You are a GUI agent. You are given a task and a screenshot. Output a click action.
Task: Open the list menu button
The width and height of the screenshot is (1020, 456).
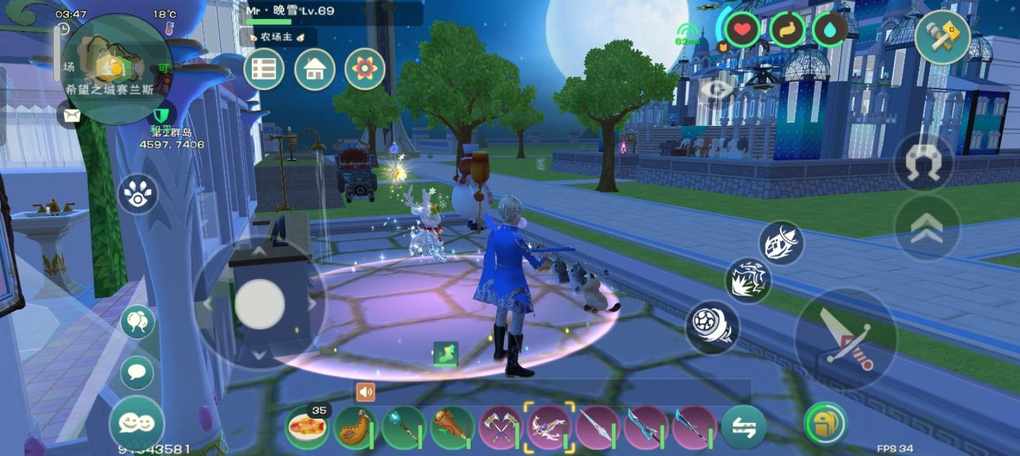pos(264,69)
